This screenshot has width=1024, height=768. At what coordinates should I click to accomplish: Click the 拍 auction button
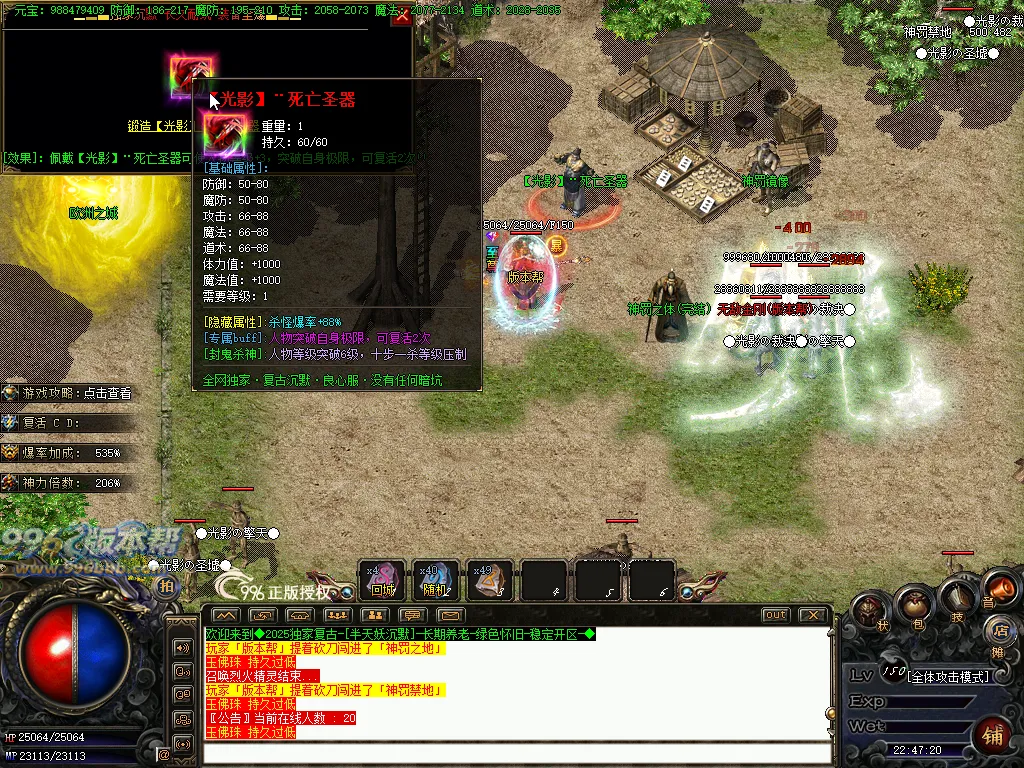tap(166, 587)
